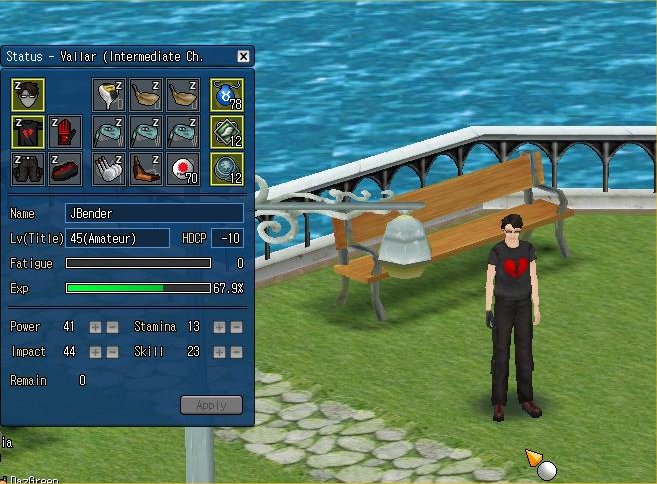Increase the Power stat with plus

(96, 327)
